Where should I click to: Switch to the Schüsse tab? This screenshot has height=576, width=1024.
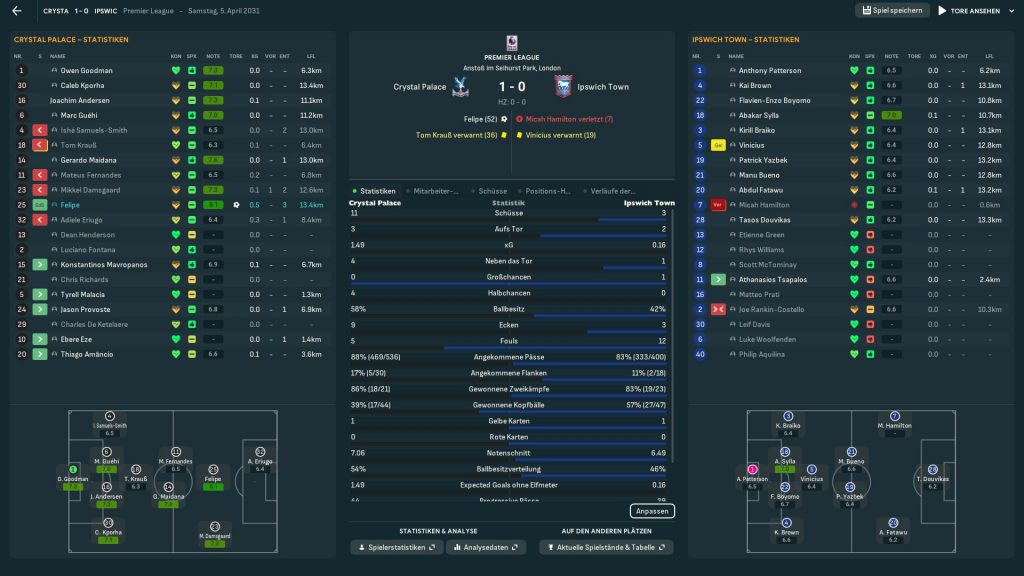point(493,191)
